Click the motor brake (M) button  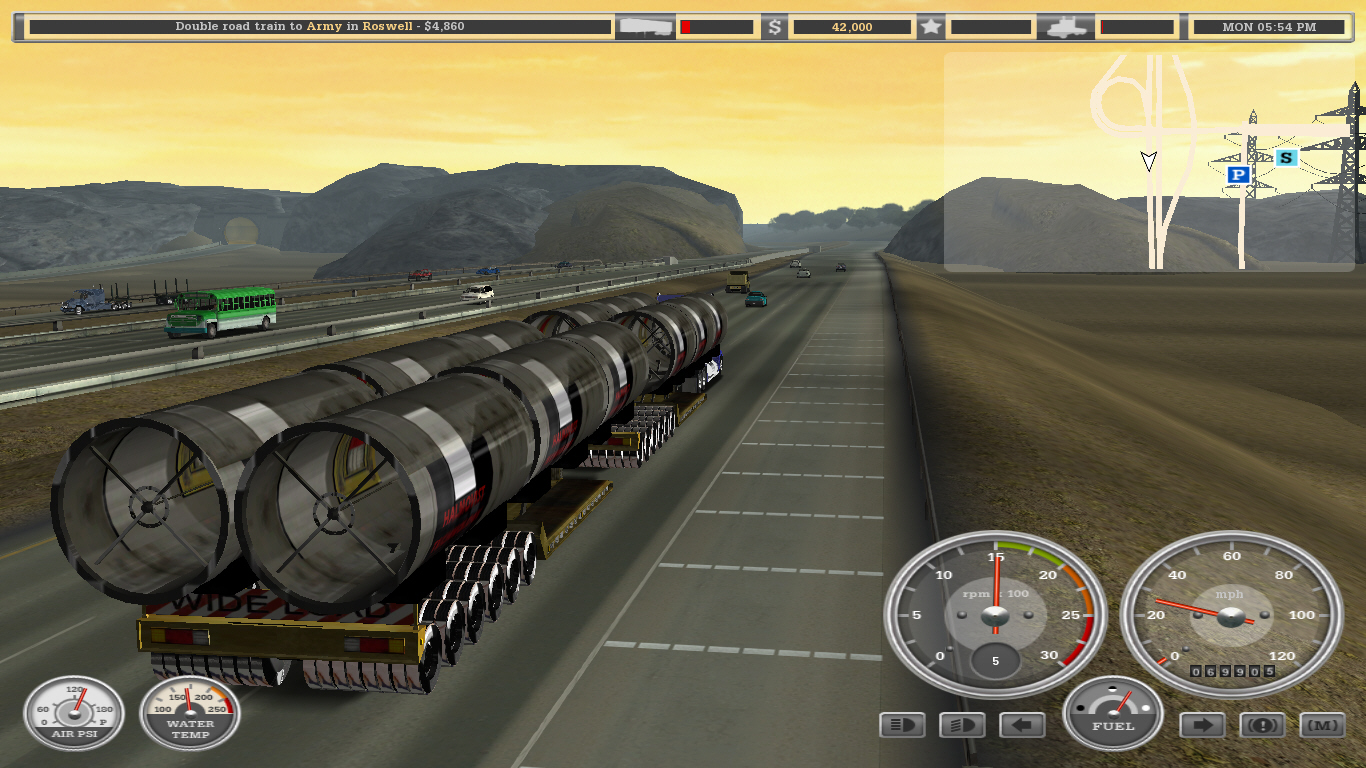point(1322,725)
